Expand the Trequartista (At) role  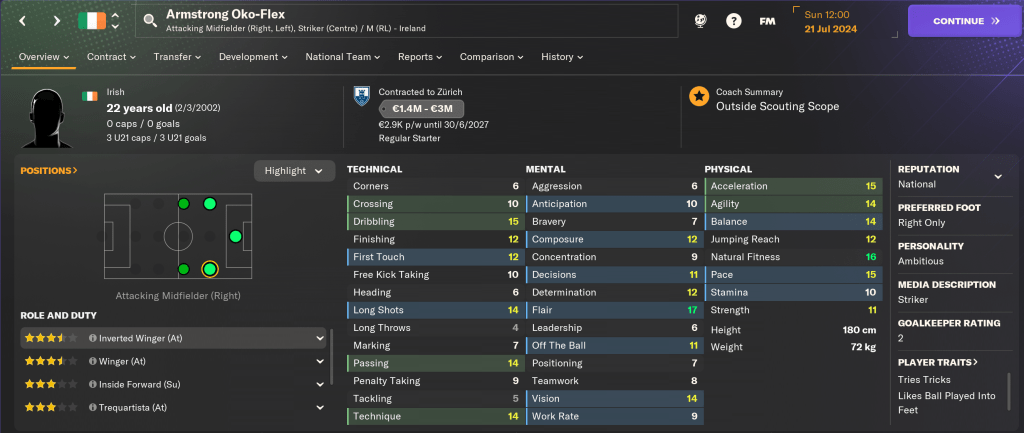pos(320,407)
